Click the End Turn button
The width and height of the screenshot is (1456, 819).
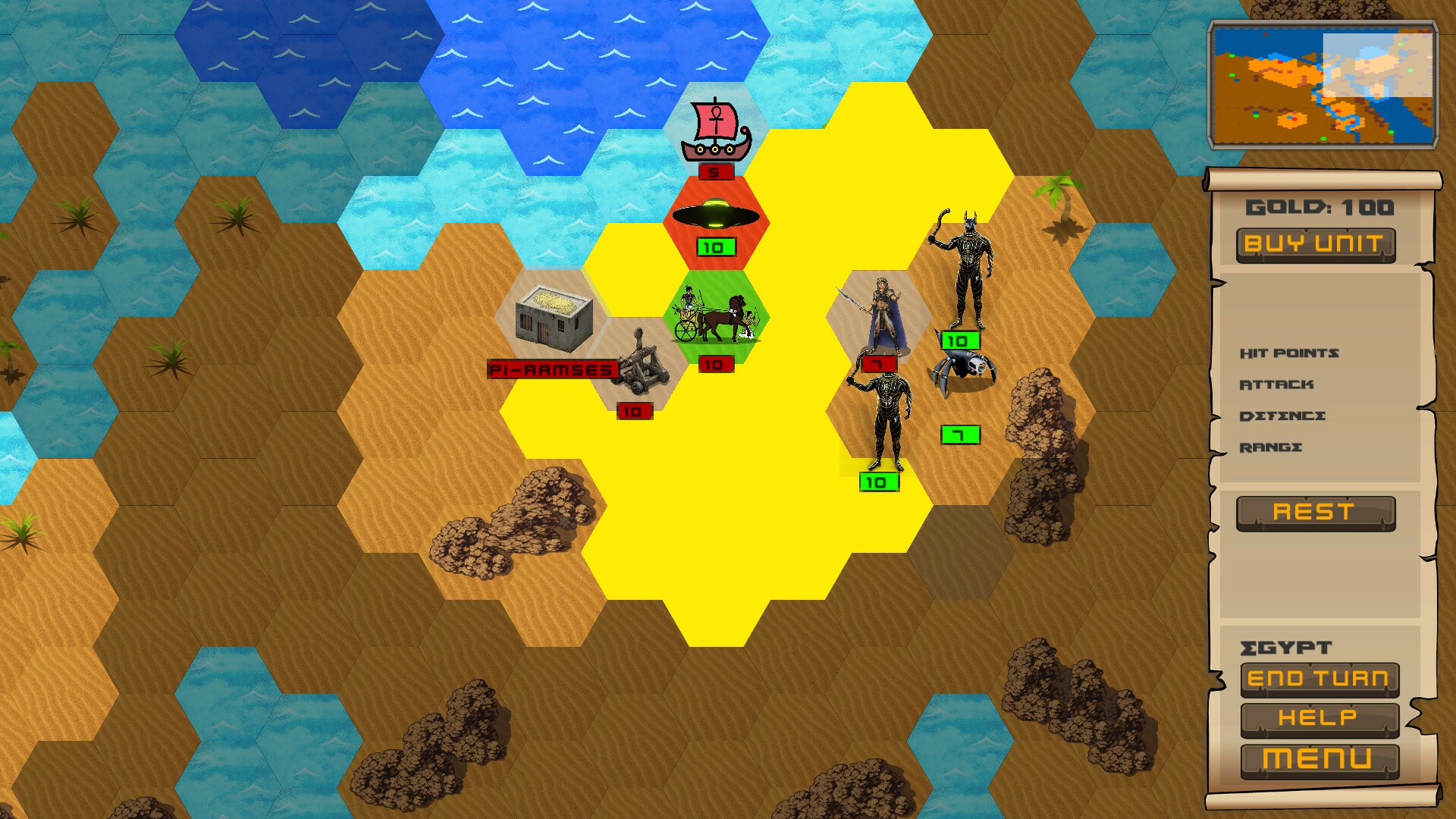pyautogui.click(x=1319, y=679)
